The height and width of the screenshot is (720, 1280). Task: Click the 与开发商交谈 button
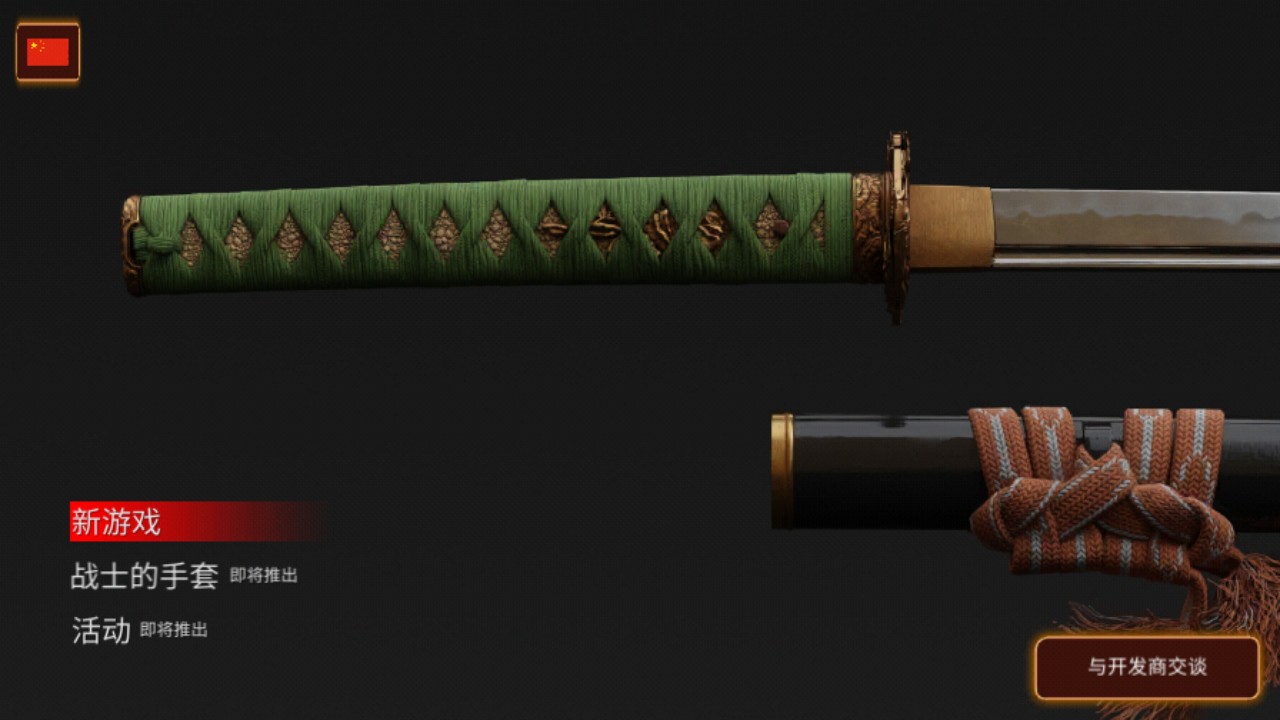(x=1147, y=667)
